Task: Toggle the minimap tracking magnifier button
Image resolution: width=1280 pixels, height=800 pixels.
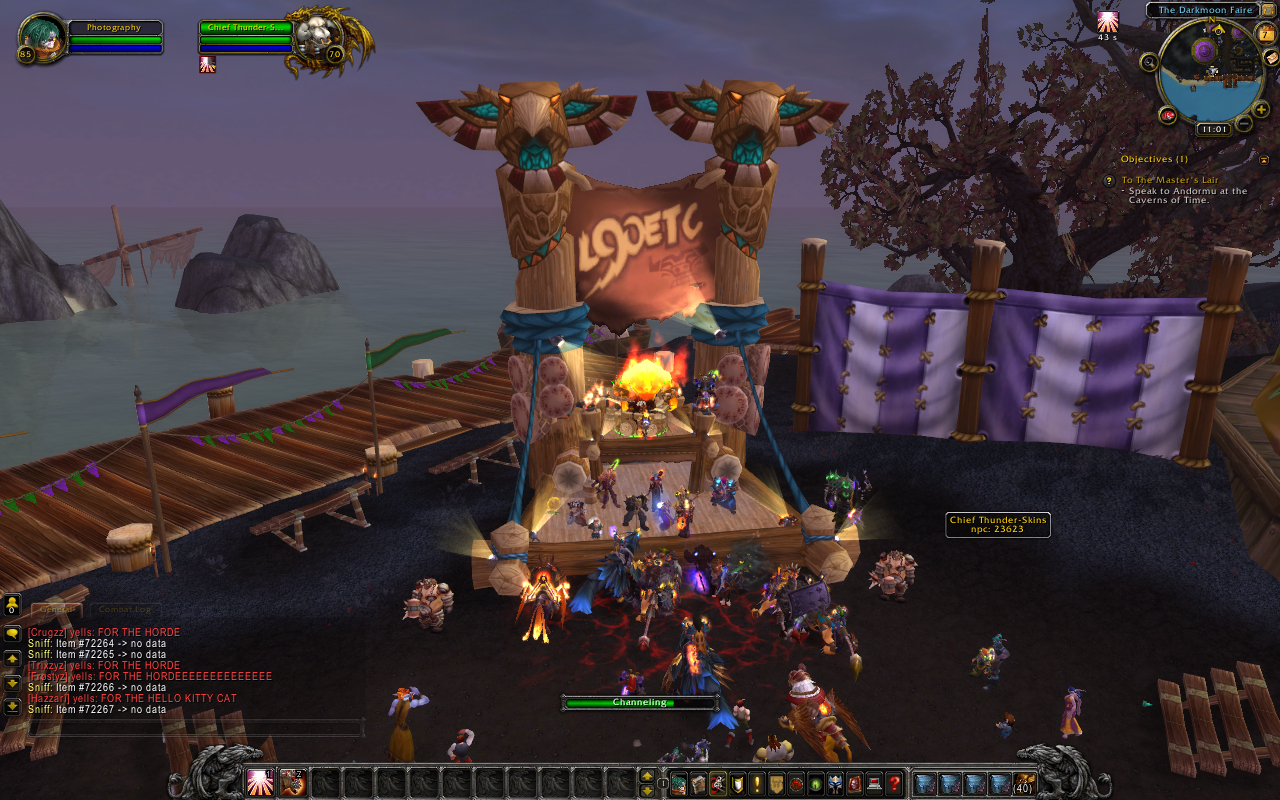Action: (1149, 62)
